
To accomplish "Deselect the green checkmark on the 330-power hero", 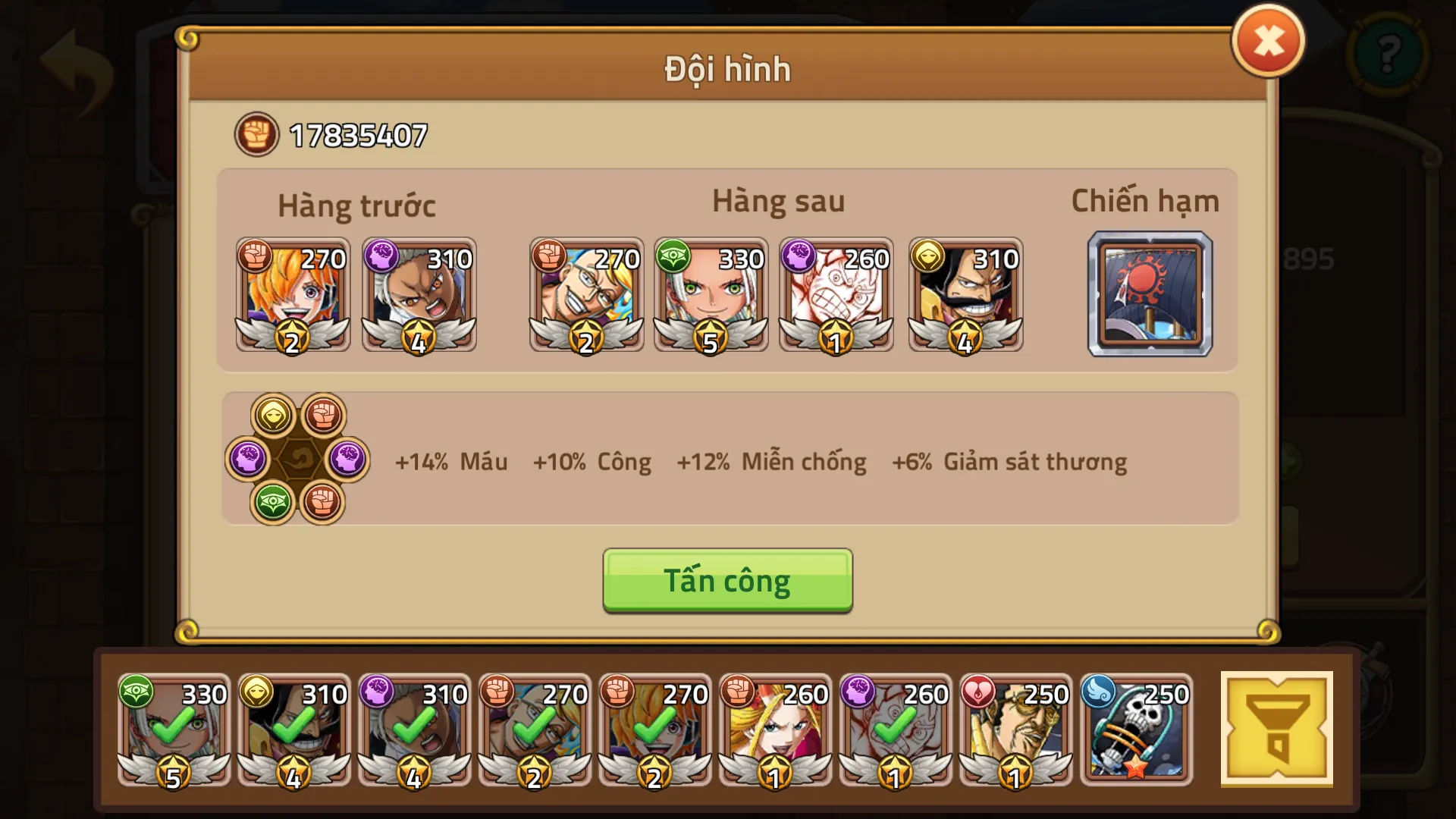I will point(173,732).
